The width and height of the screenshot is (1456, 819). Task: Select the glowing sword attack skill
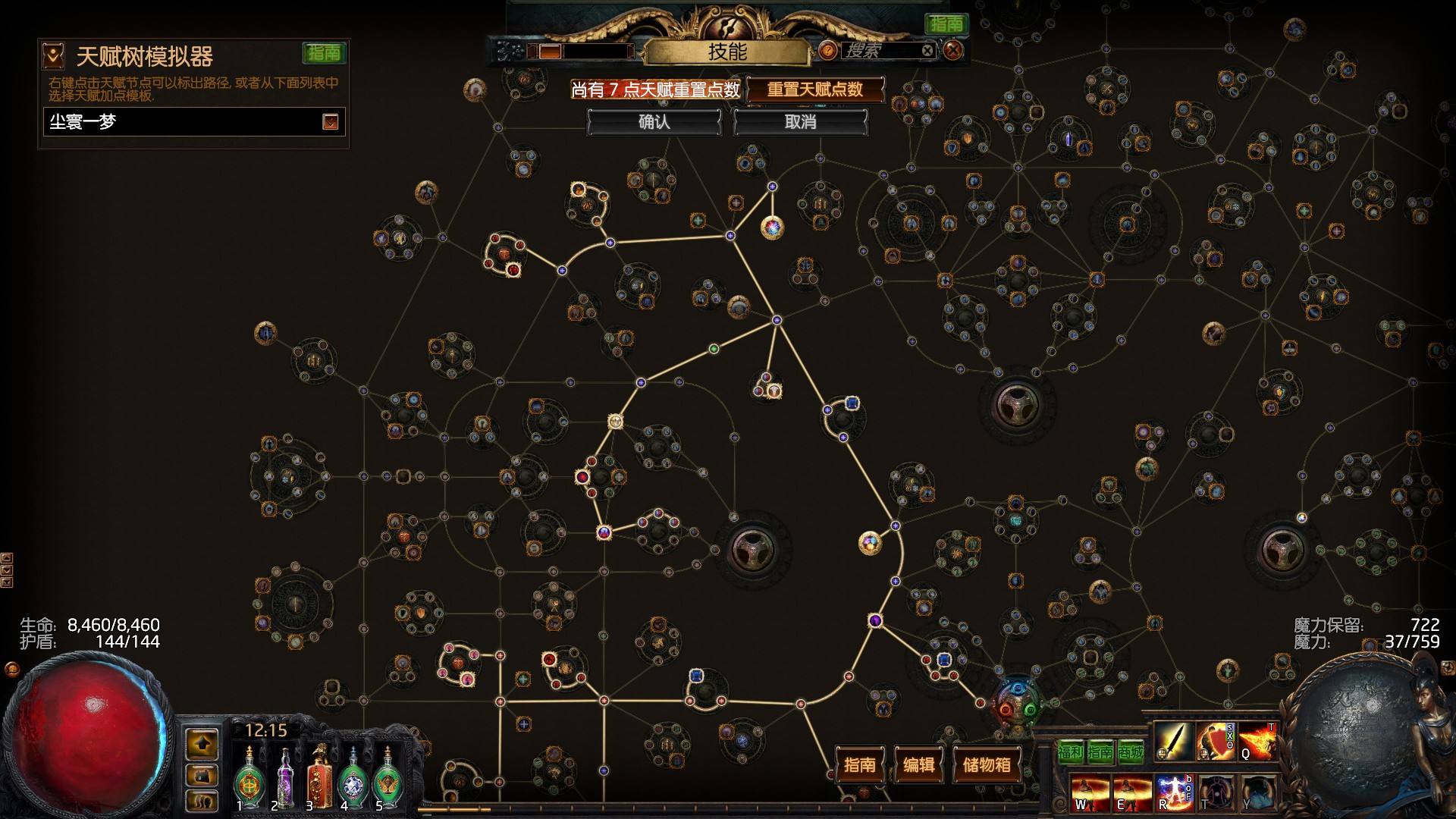coord(1173,741)
